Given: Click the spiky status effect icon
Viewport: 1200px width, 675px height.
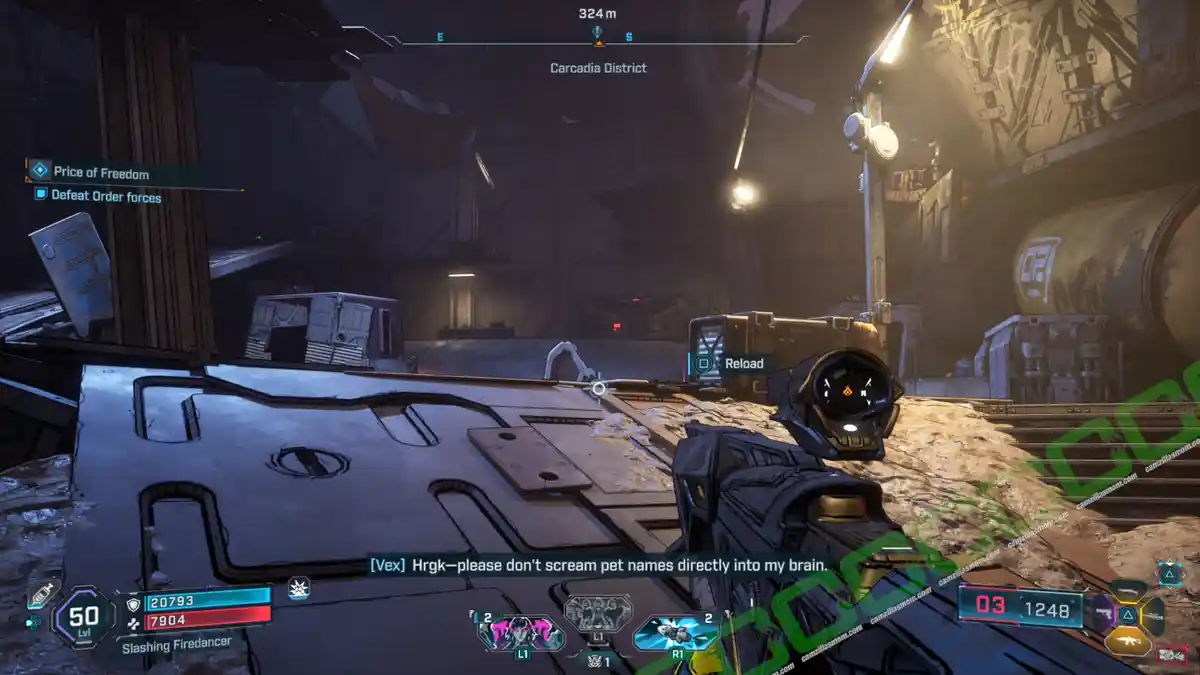Looking at the screenshot, I should point(298,589).
